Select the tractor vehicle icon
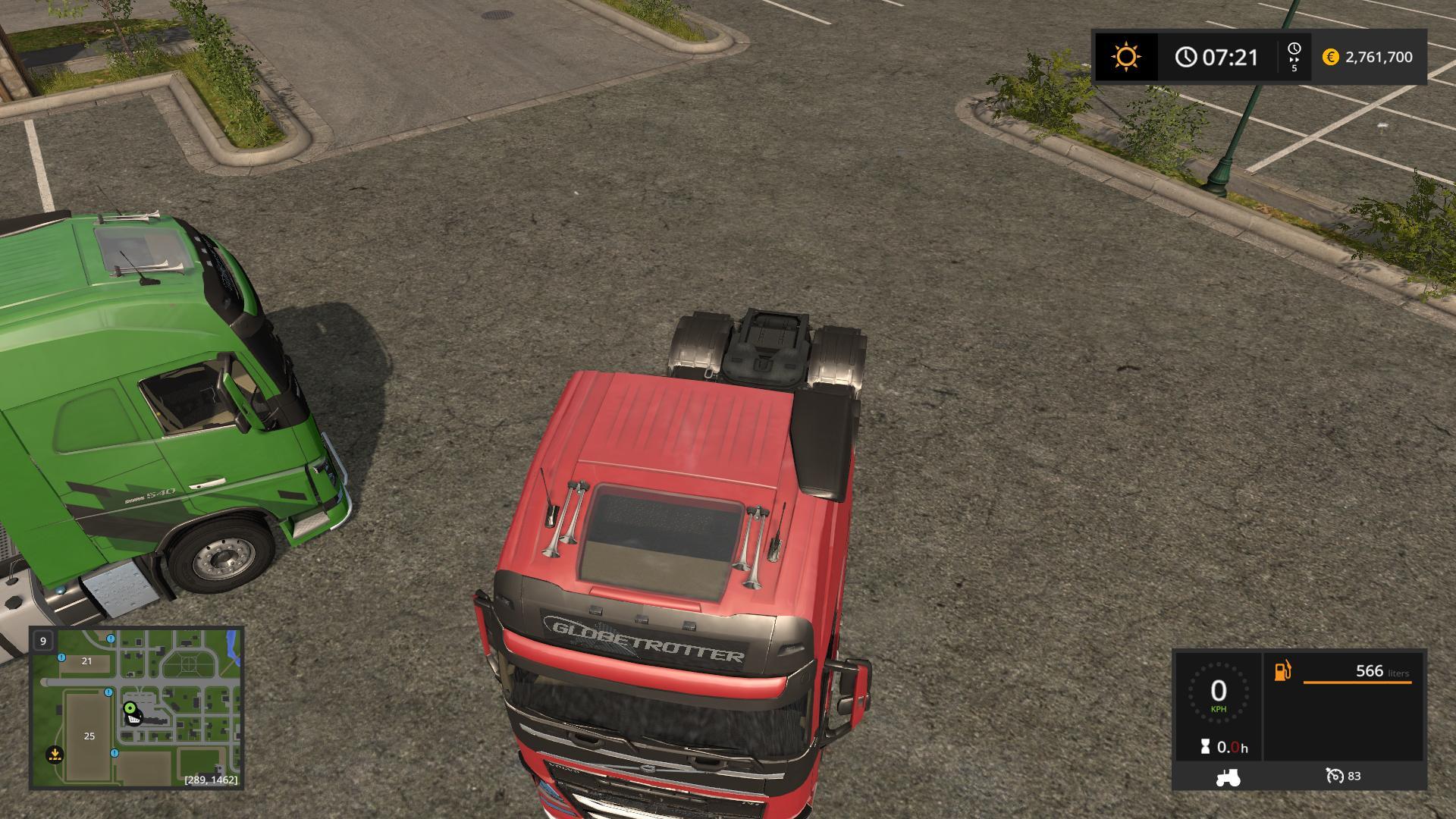 [1227, 777]
